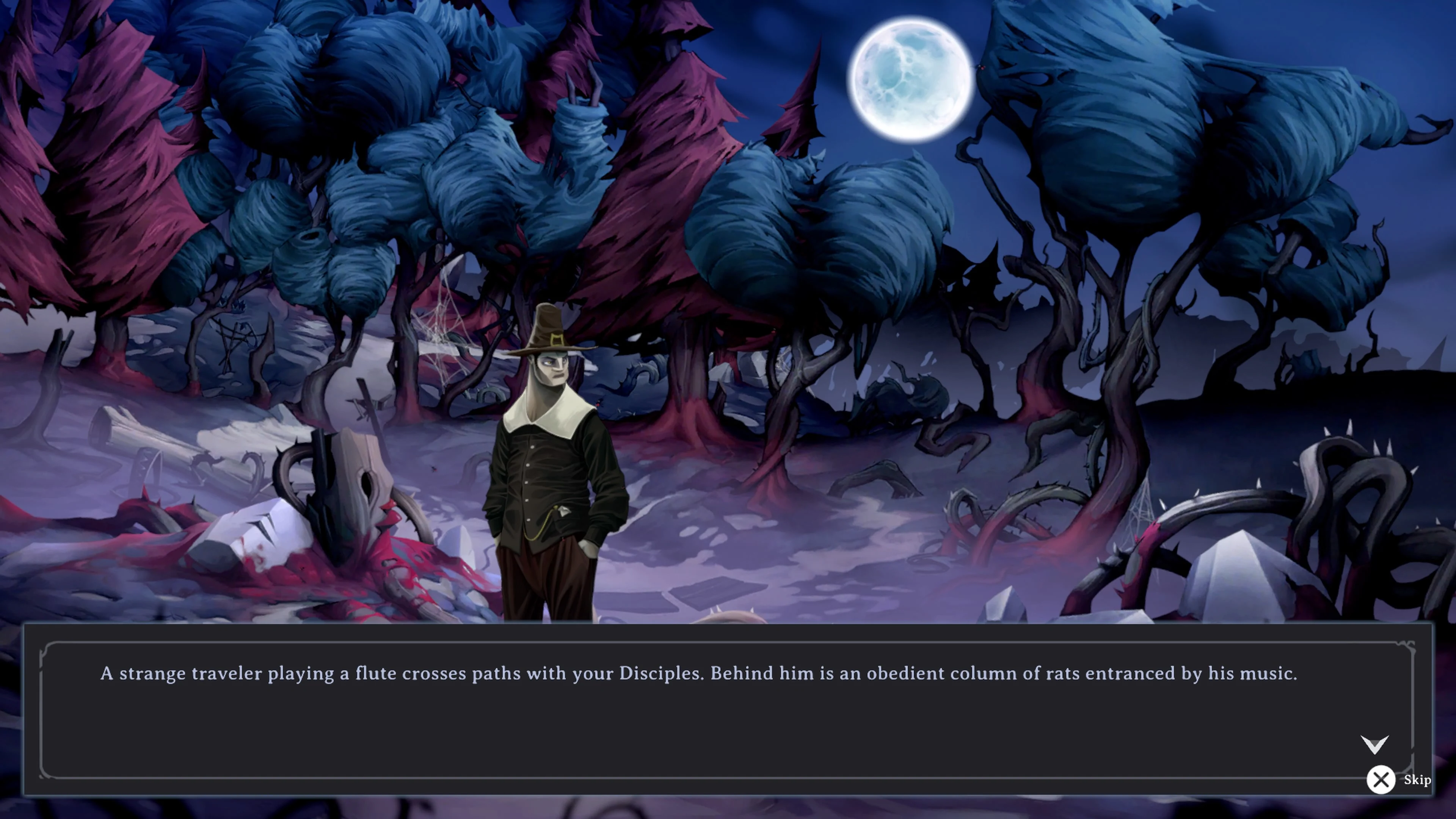Click the Skip button to skip the event
The width and height of the screenshot is (1456, 819).
1418,780
